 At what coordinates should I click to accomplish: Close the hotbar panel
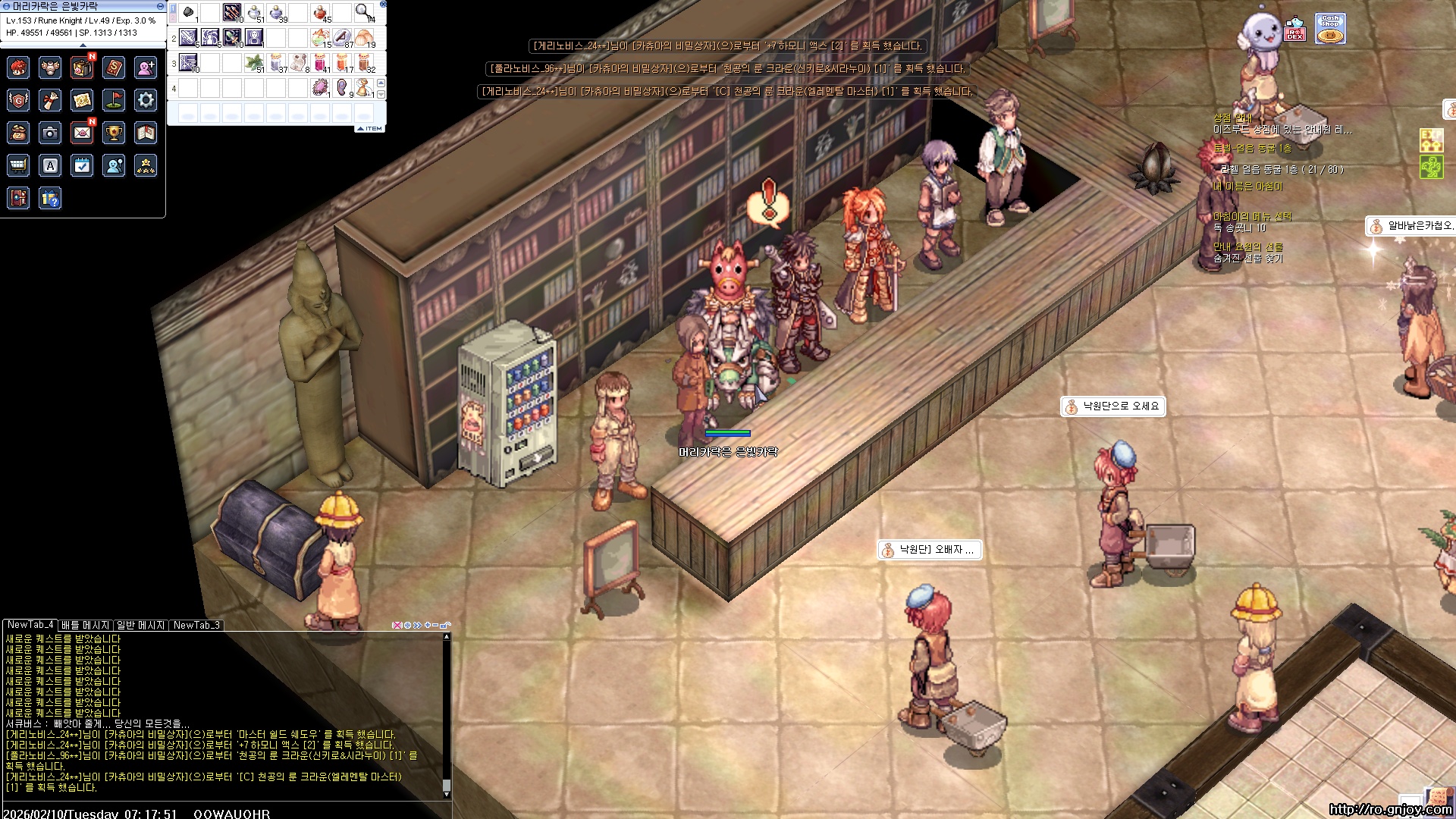click(x=383, y=5)
